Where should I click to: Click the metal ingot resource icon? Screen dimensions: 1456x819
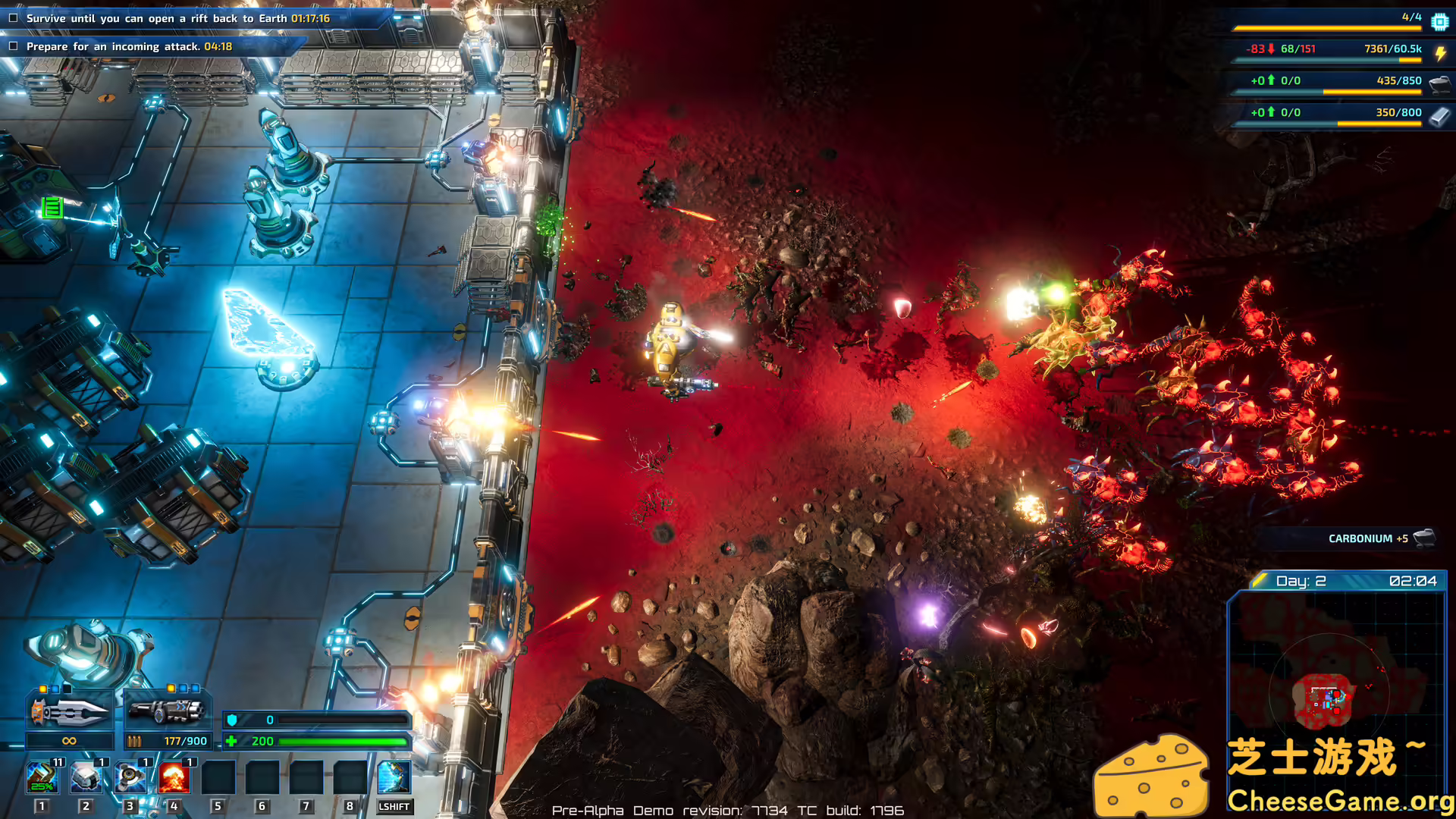1439,116
